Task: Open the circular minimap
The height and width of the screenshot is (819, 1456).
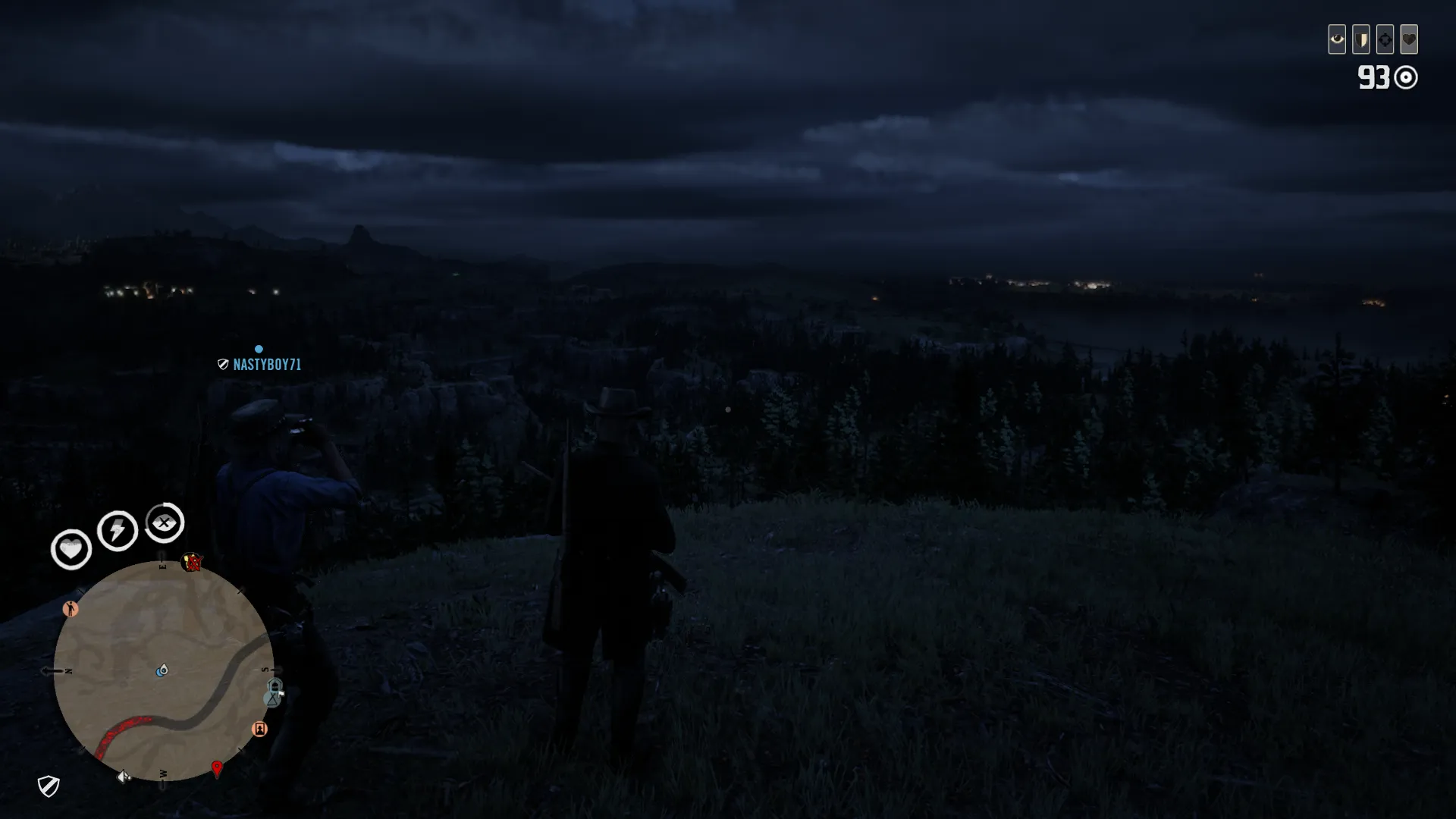Action: click(163, 671)
